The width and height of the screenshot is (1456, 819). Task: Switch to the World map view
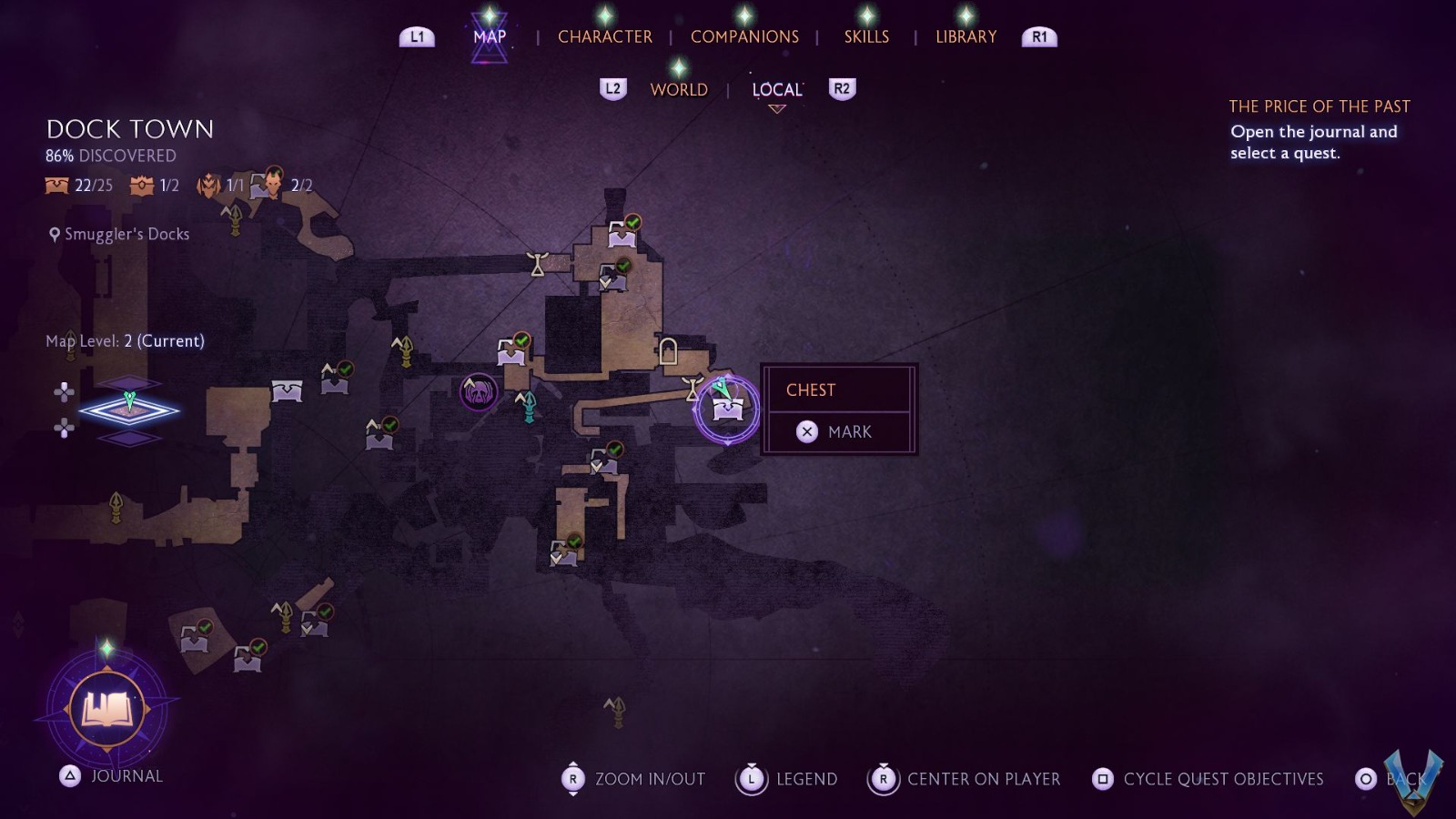[x=679, y=89]
